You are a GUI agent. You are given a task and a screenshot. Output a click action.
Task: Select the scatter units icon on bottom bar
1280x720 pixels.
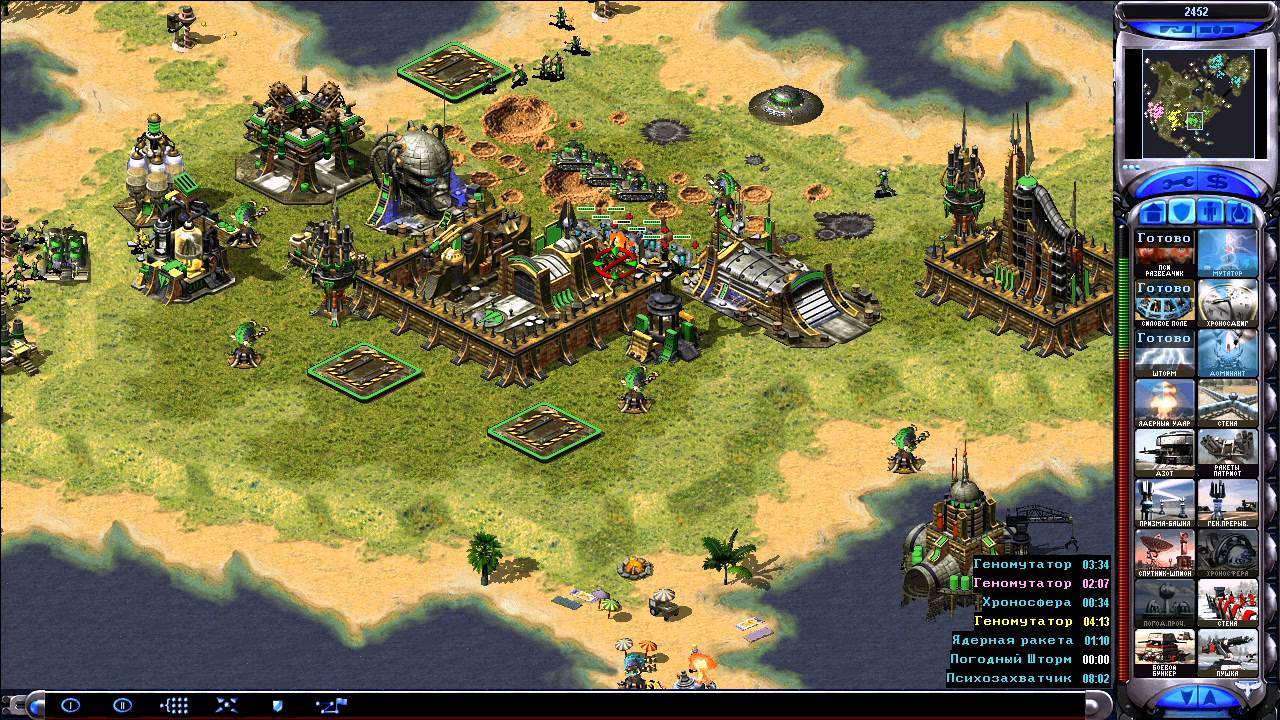226,704
